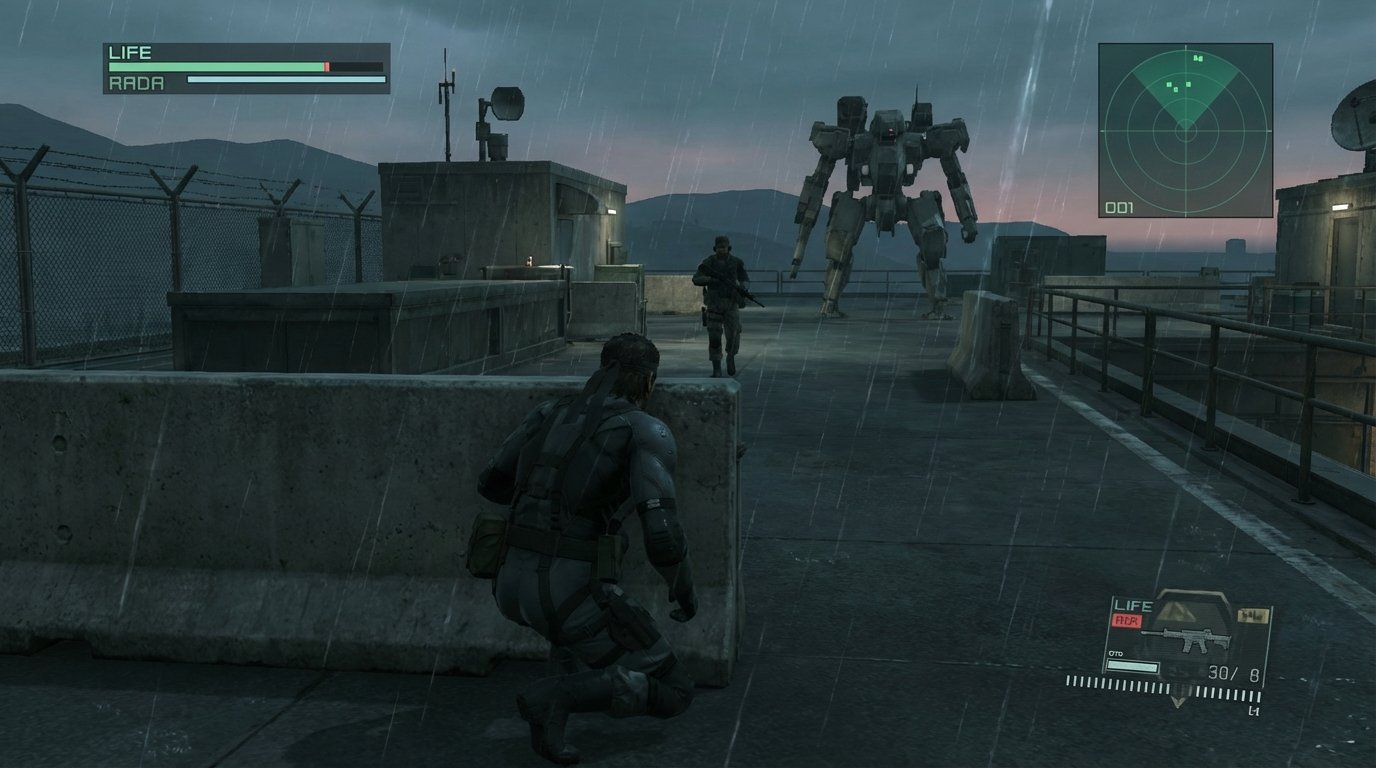
Task: Click the white O2 gauge in weapon HUD
Action: [1133, 665]
